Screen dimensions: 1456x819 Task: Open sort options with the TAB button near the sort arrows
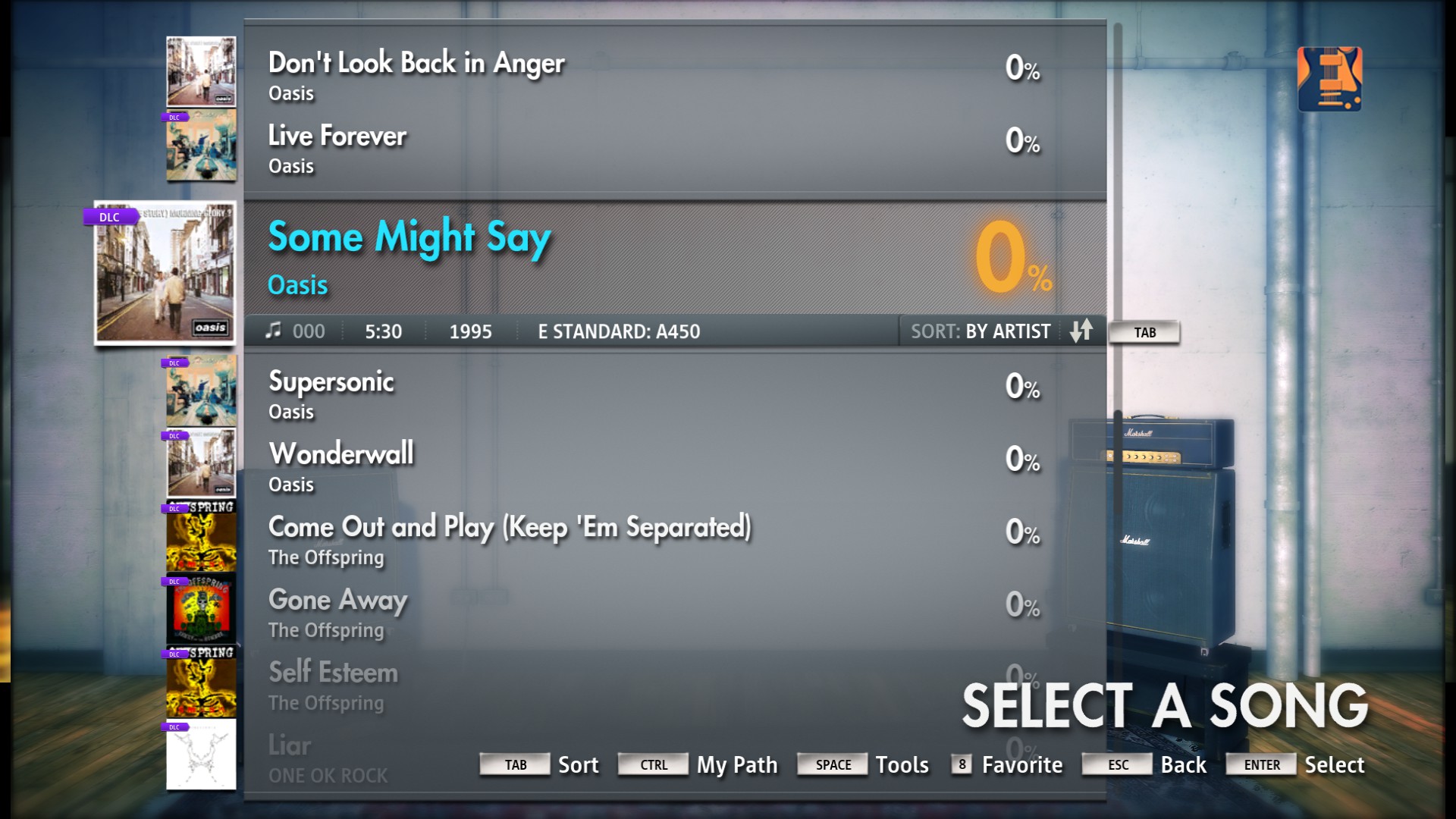(x=1144, y=332)
